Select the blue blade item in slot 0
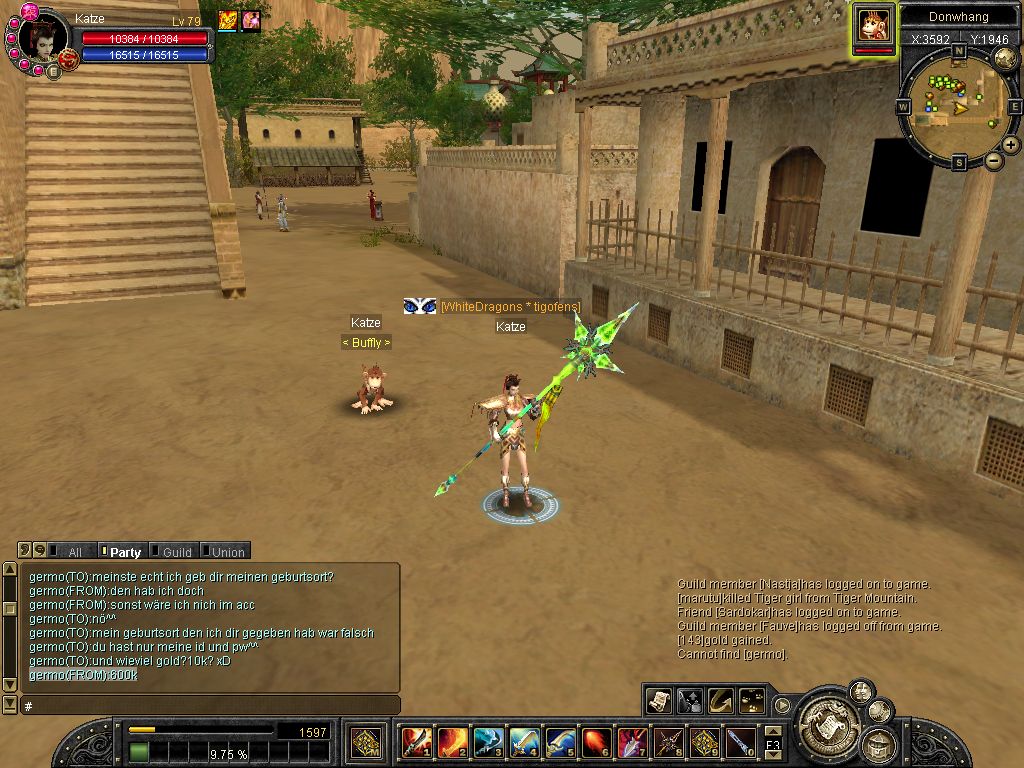 pos(740,742)
